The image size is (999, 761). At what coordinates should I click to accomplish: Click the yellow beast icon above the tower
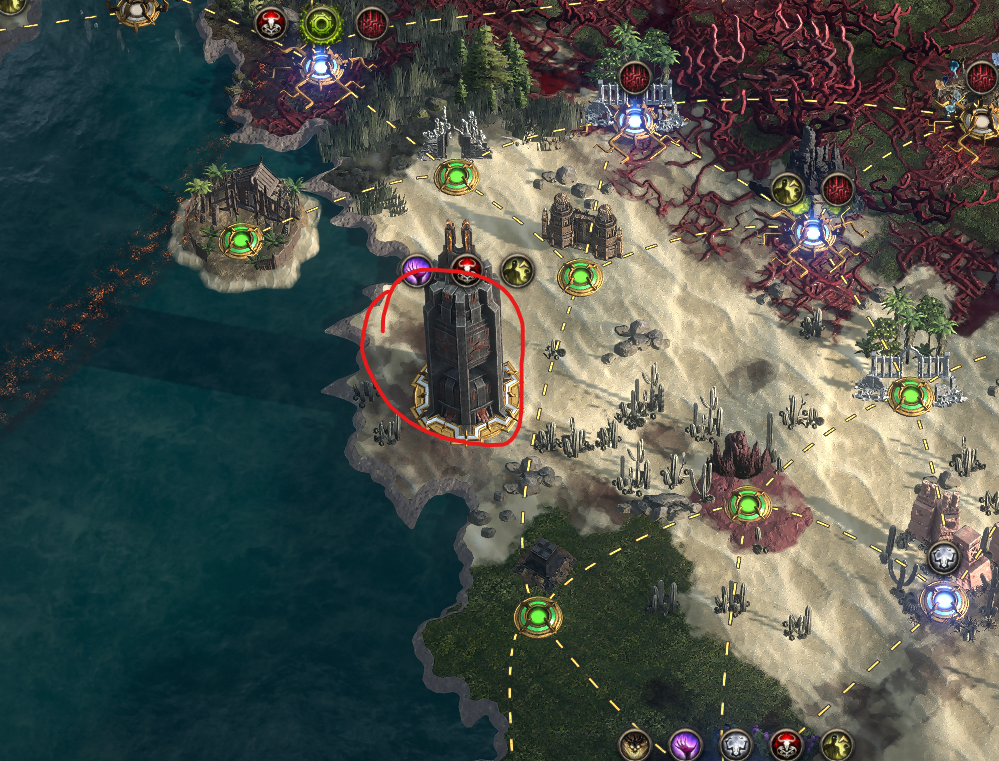pos(516,268)
